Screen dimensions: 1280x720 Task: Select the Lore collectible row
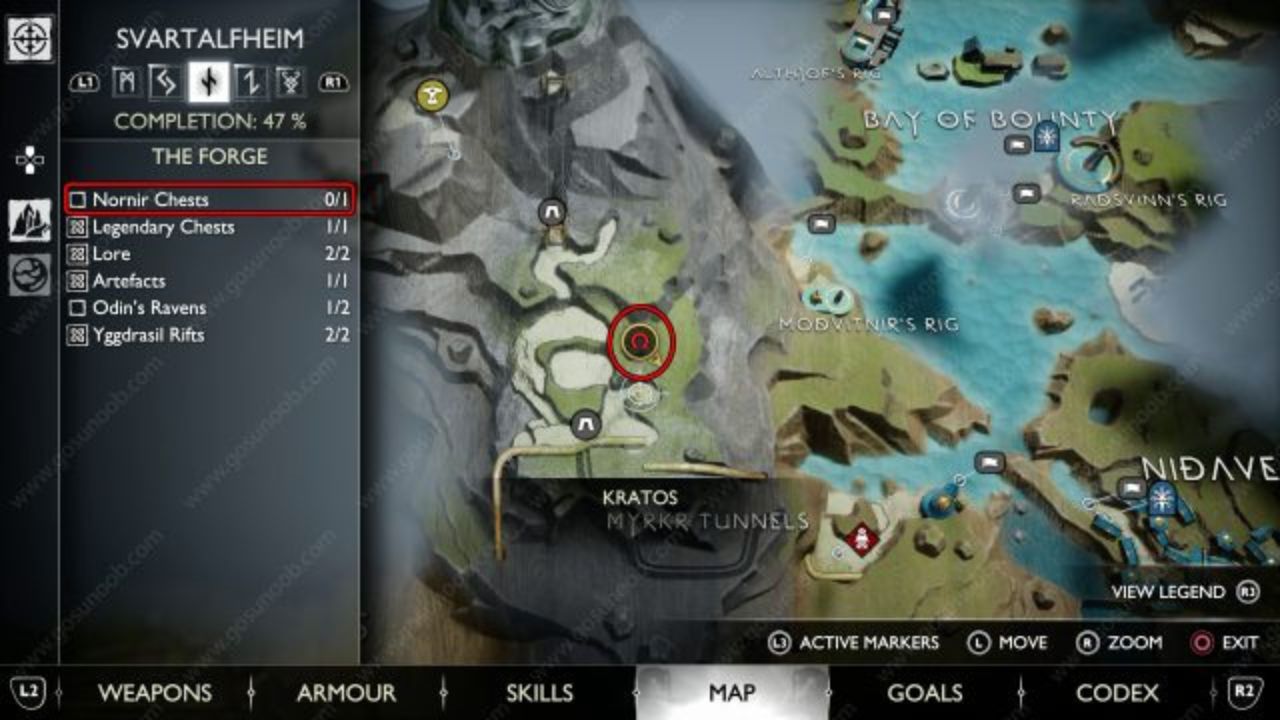pos(208,254)
